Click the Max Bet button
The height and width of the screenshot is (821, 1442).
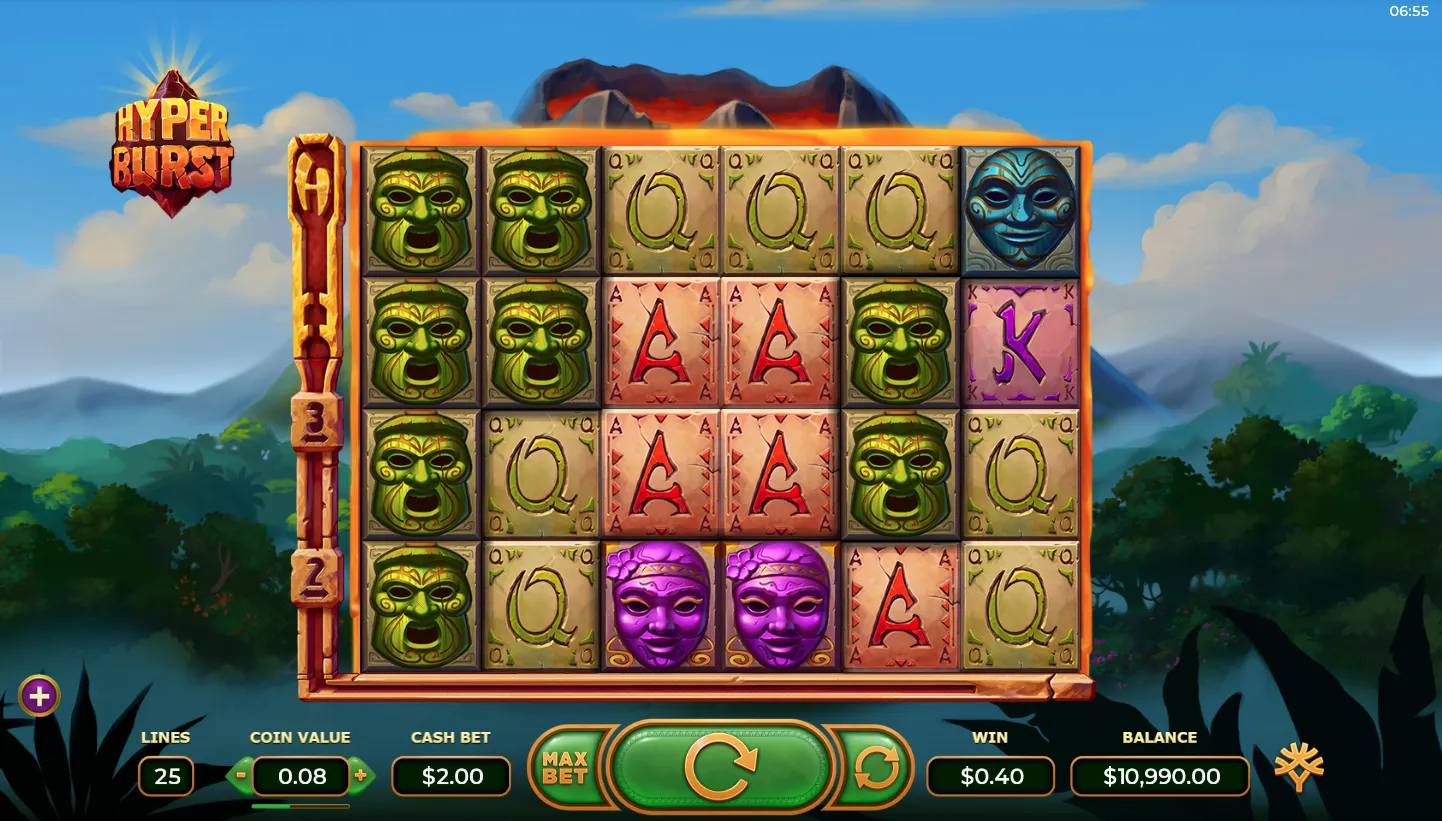pyautogui.click(x=564, y=768)
